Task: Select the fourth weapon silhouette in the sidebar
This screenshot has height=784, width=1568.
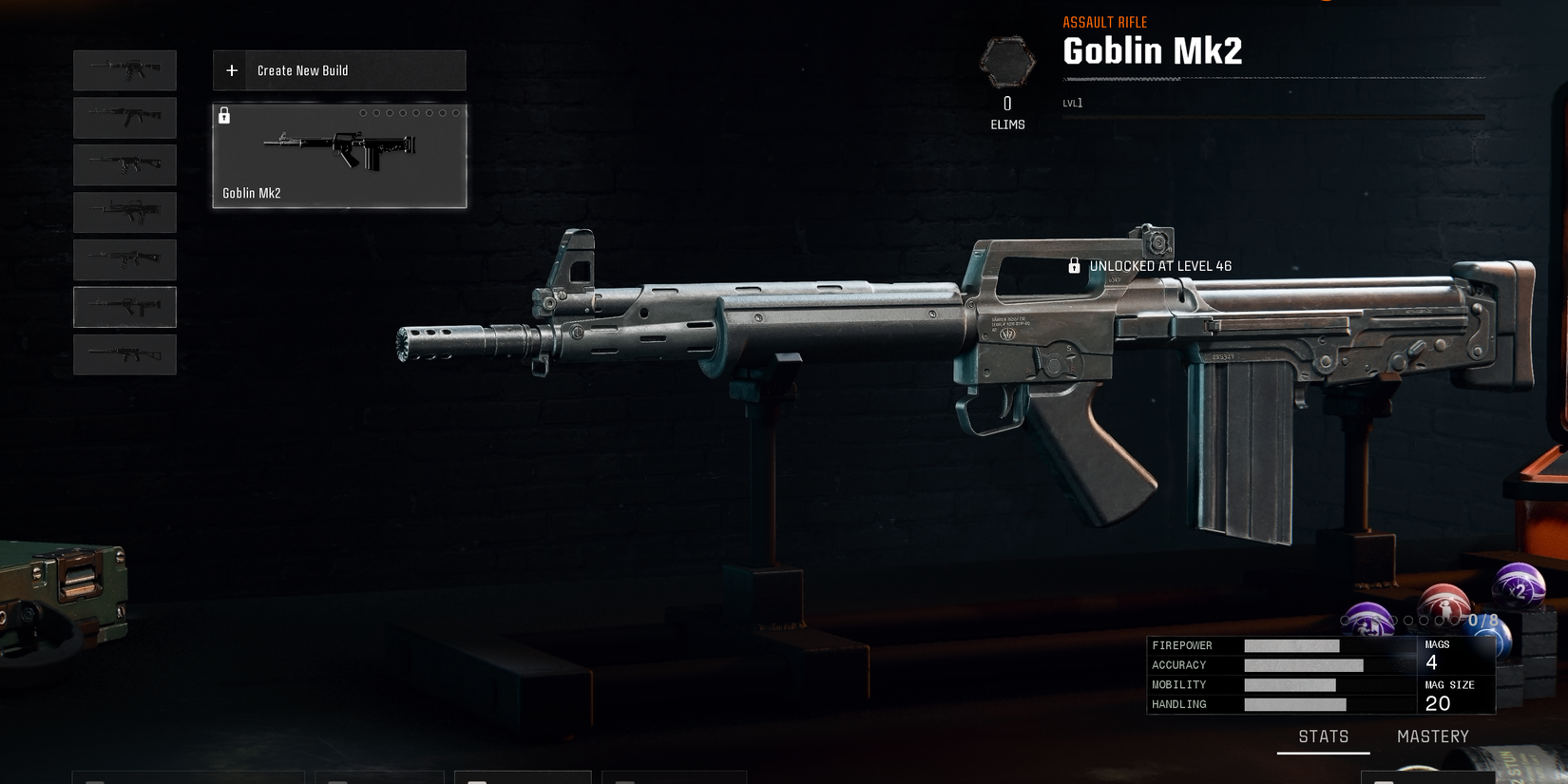Action: [x=124, y=212]
